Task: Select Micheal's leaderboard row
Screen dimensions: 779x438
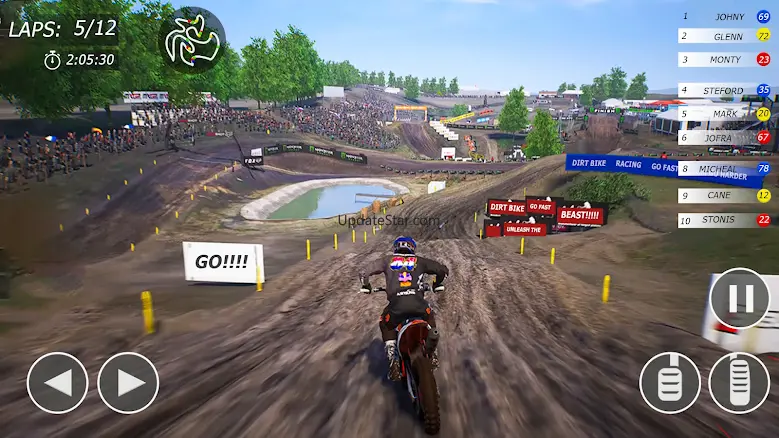Action: pos(725,169)
